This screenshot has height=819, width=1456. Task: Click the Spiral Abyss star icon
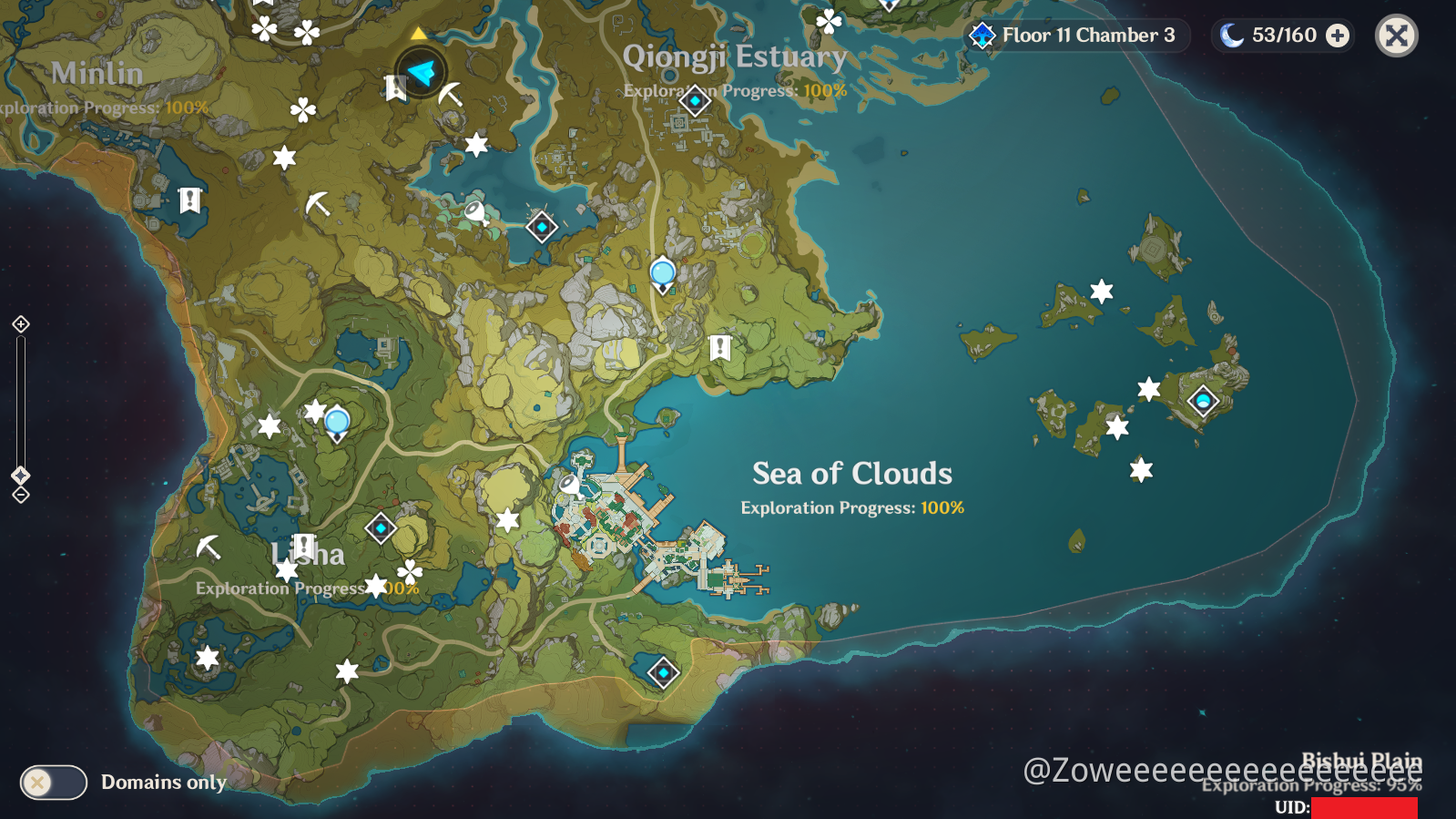[981, 36]
